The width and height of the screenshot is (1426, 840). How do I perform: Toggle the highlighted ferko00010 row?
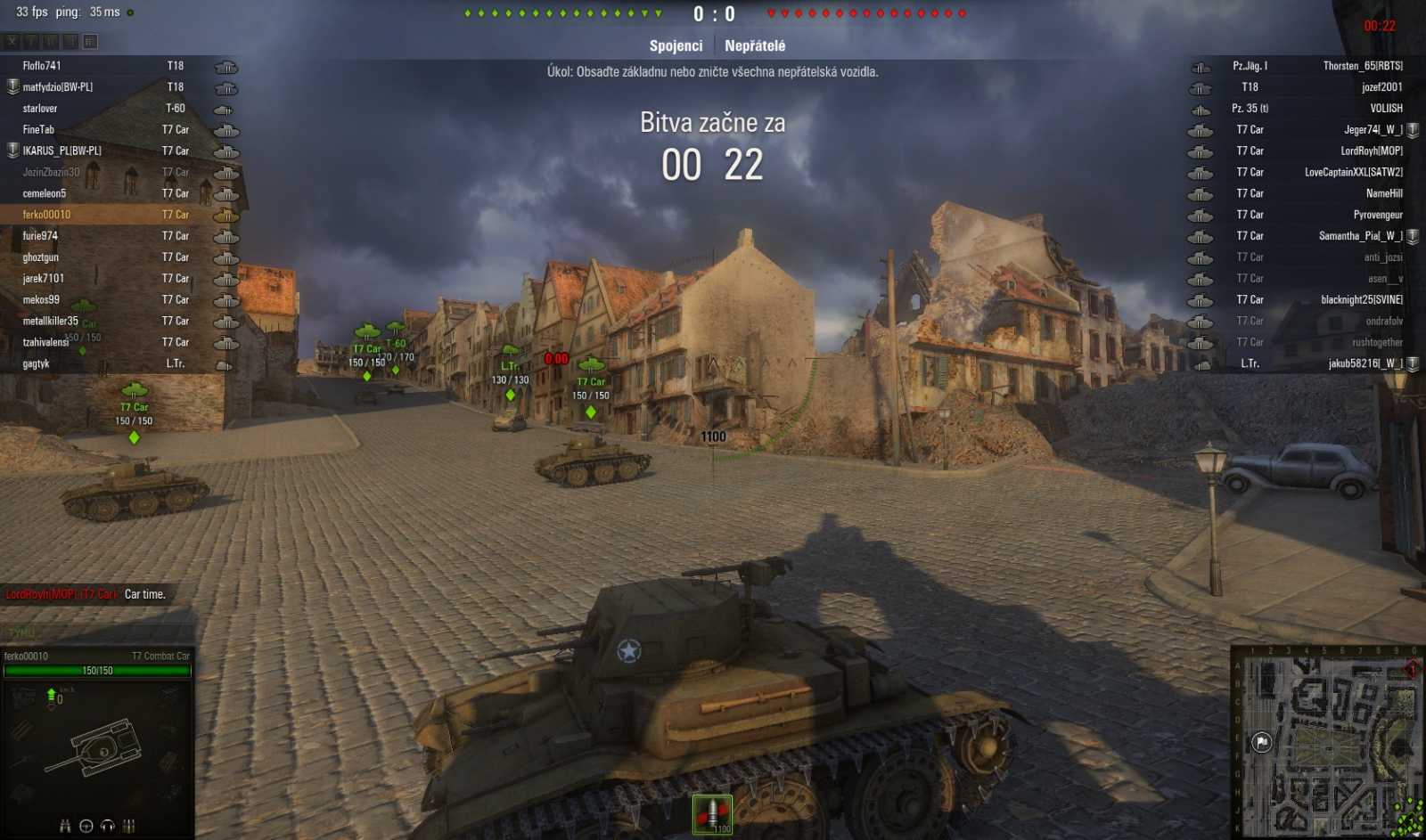click(x=98, y=214)
